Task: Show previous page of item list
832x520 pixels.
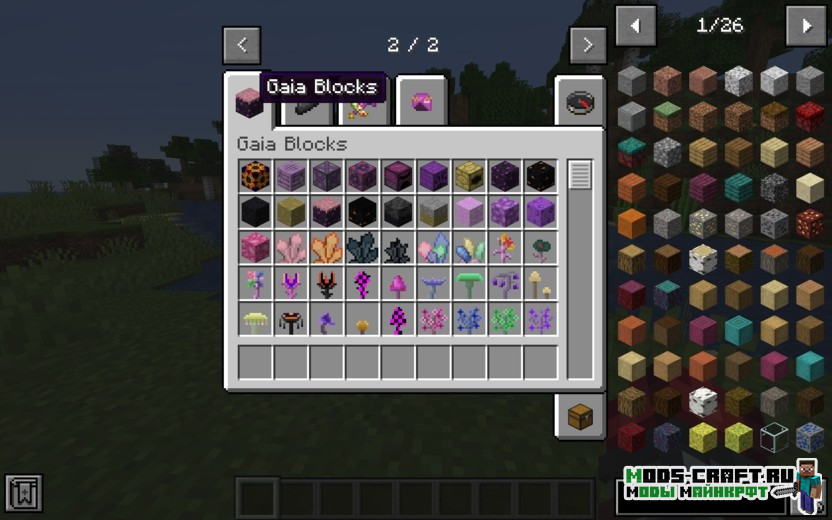Action: tap(636, 26)
